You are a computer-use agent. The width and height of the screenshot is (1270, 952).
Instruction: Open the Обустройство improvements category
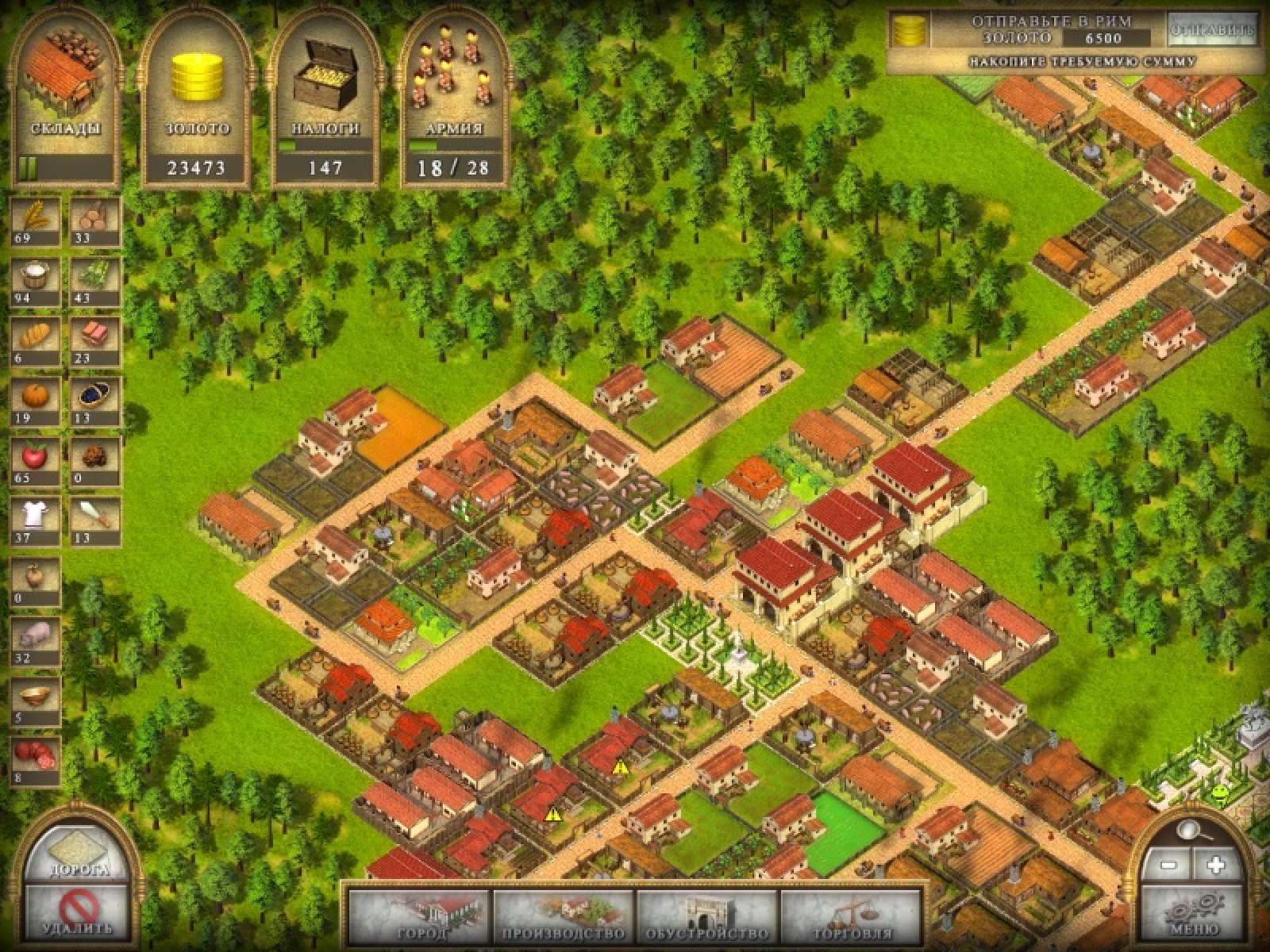707,919
